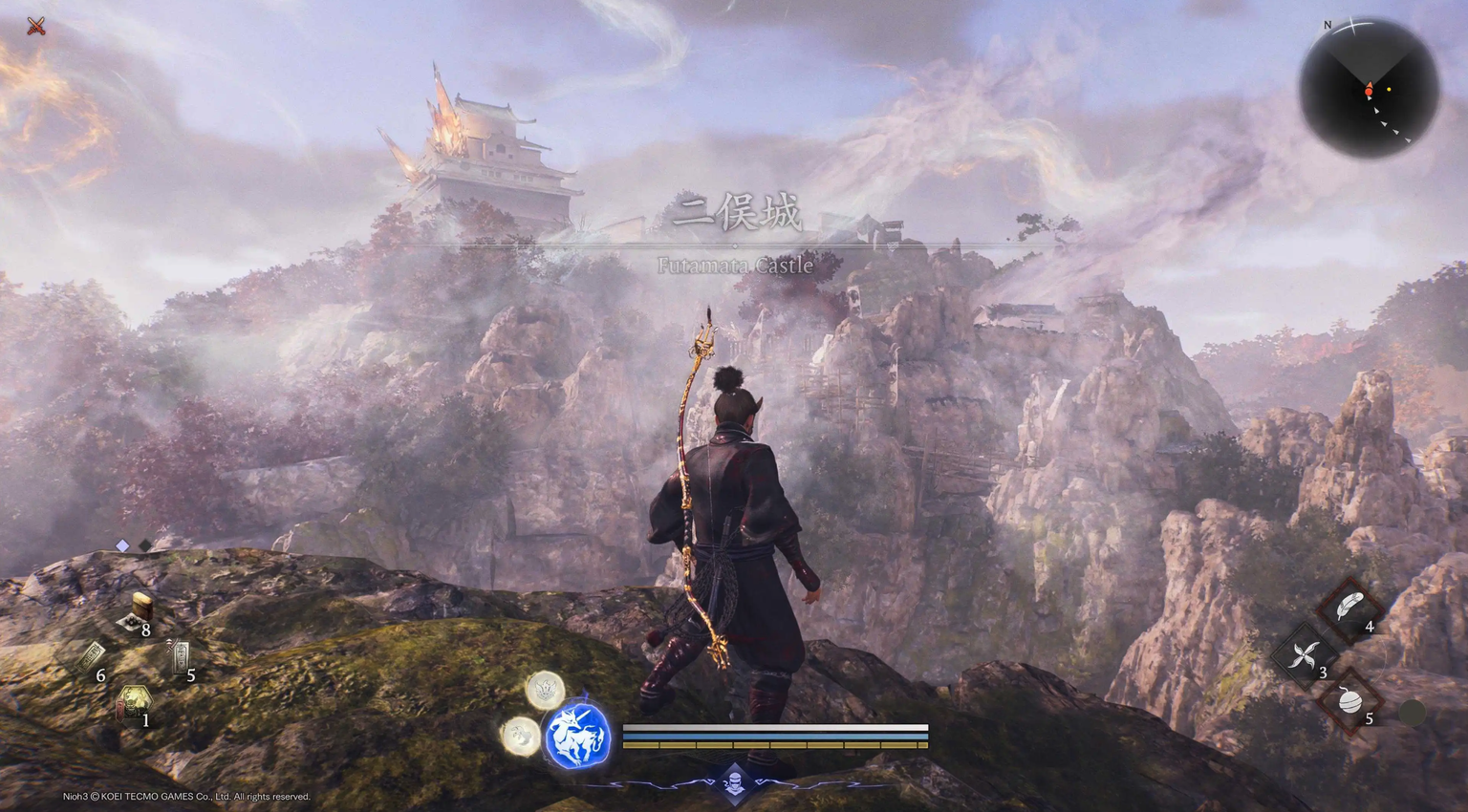Click the dragon crest coin near the spirit icon
Screen dimensions: 1468x812
tap(545, 692)
